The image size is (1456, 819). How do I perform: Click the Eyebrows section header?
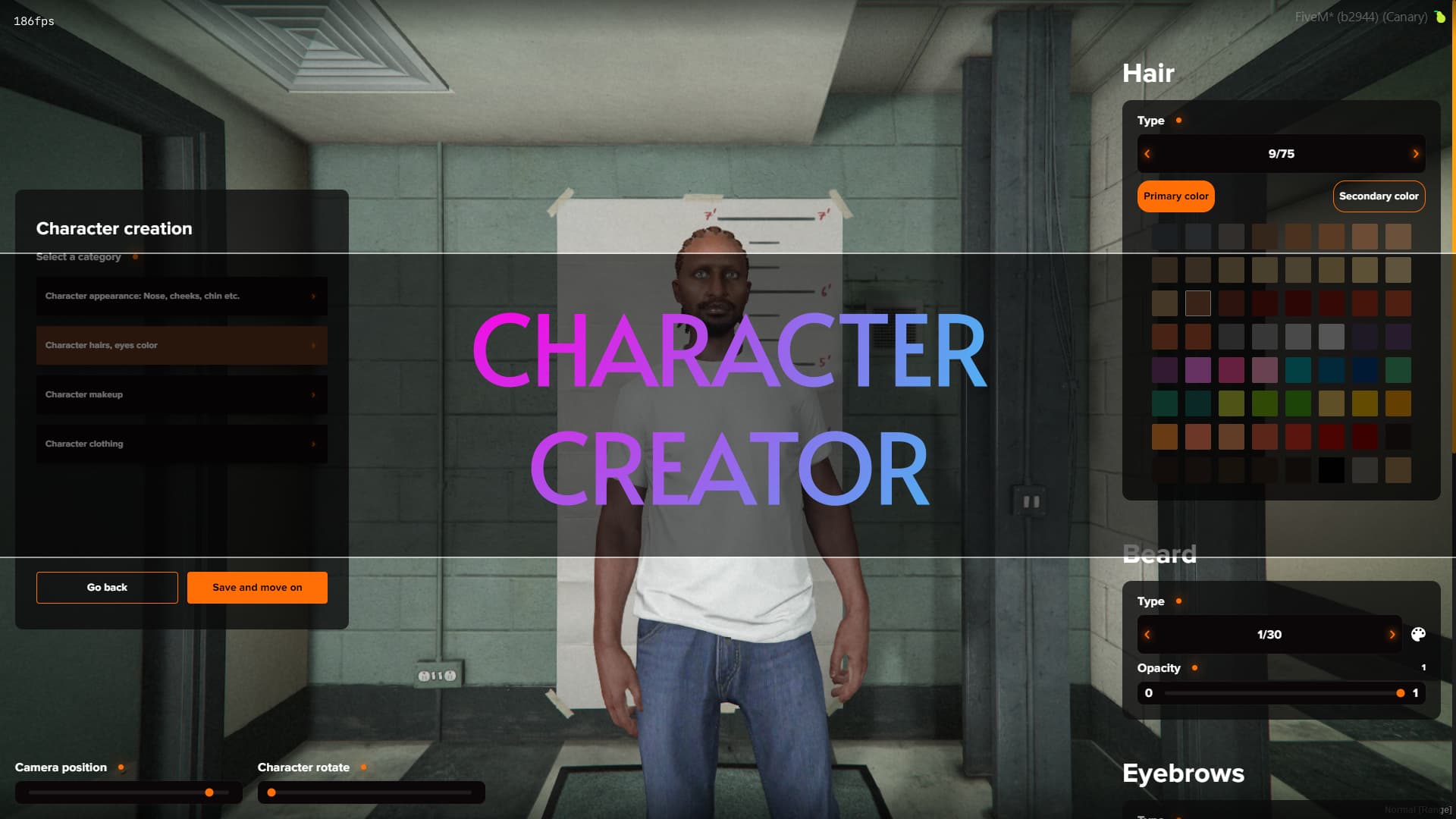1183,773
